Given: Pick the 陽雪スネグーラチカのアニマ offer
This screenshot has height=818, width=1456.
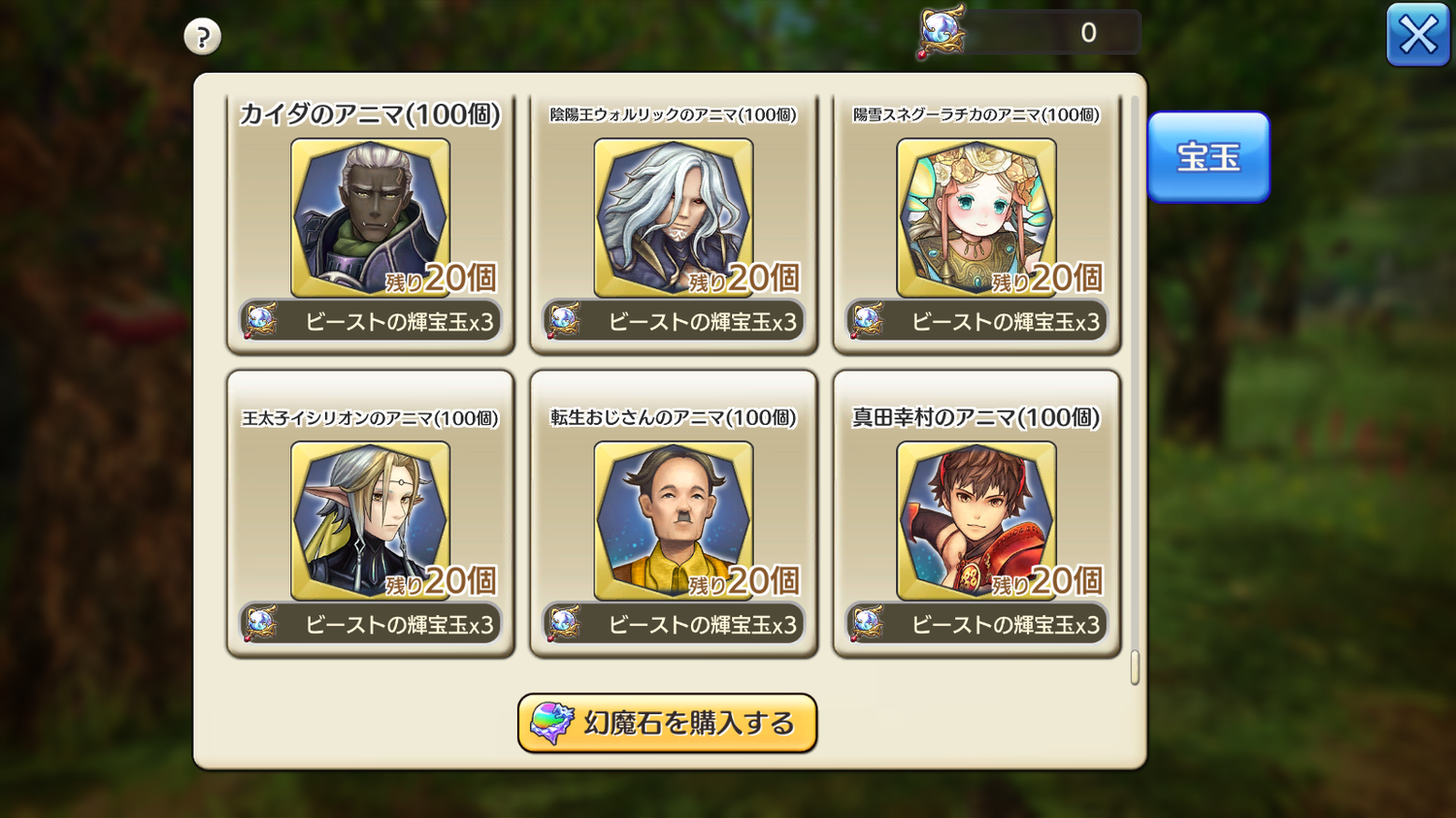Looking at the screenshot, I should point(976,223).
